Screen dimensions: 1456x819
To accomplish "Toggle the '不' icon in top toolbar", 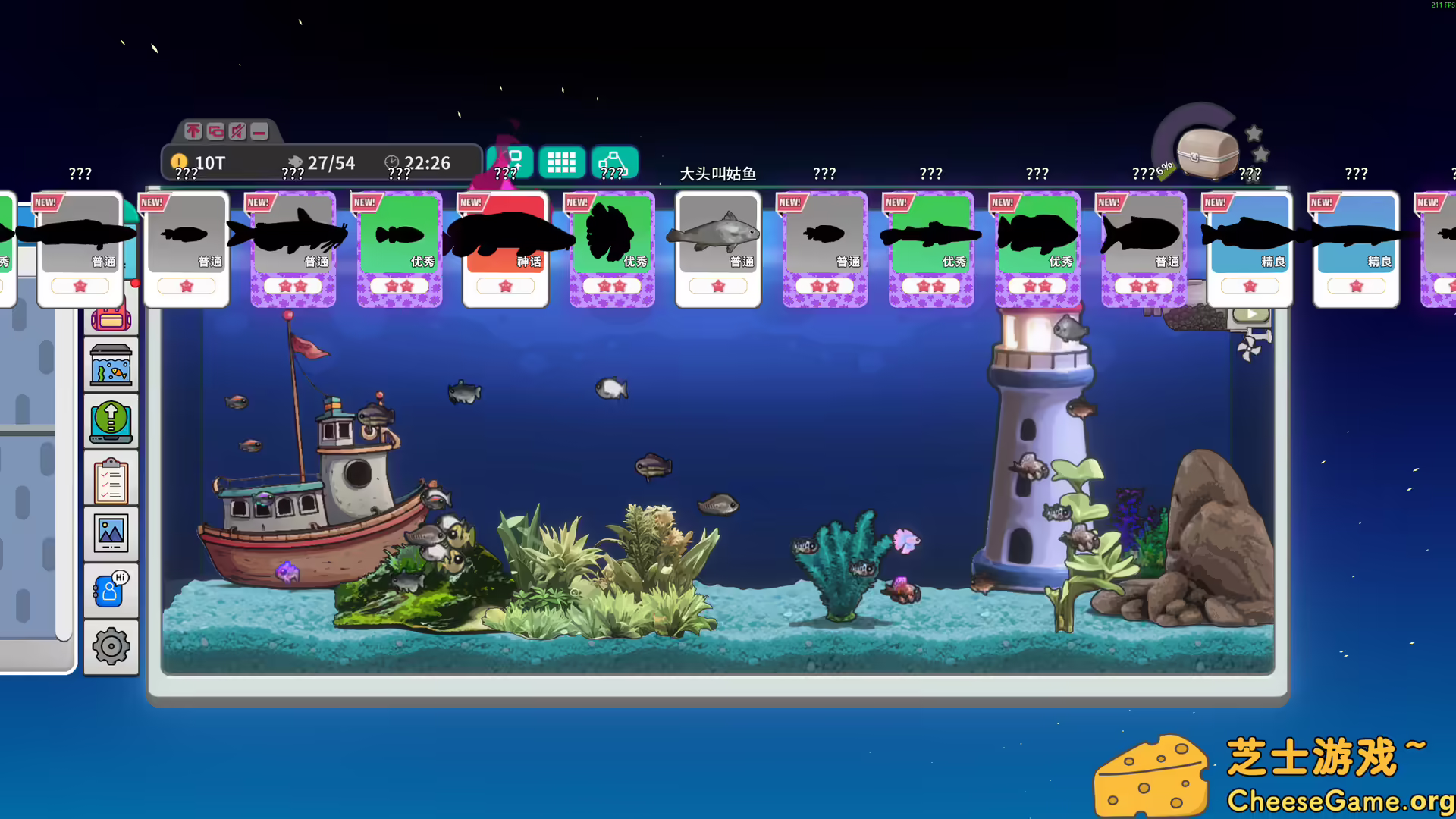I will click(x=193, y=131).
